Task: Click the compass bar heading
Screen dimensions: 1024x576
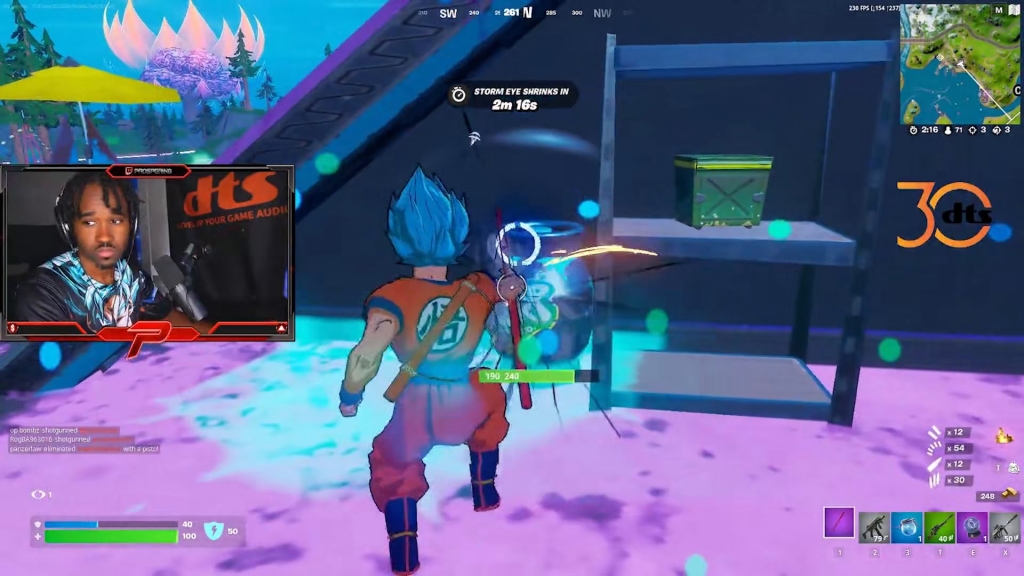Action: (x=511, y=13)
